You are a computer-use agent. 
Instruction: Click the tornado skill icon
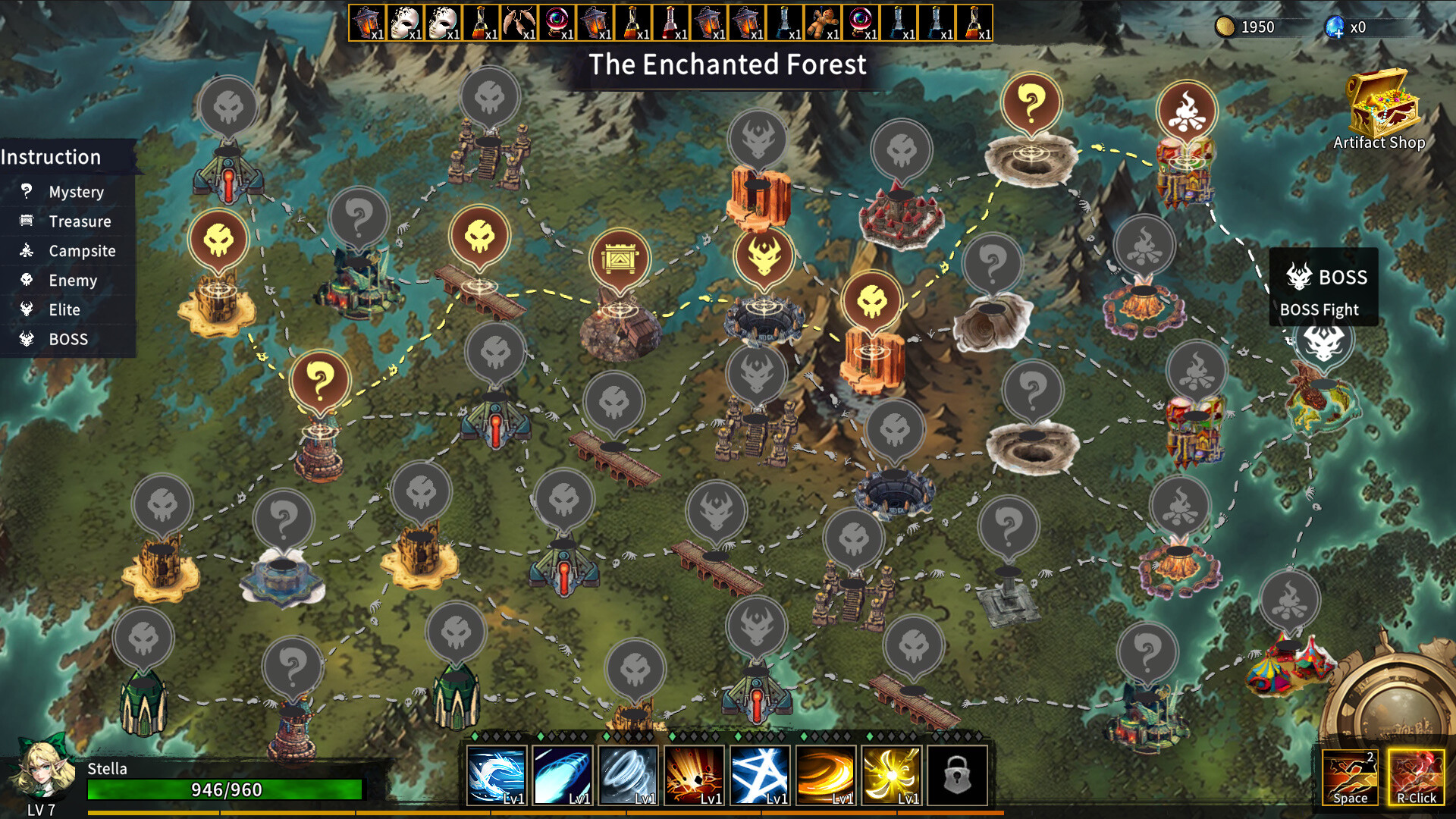[628, 773]
